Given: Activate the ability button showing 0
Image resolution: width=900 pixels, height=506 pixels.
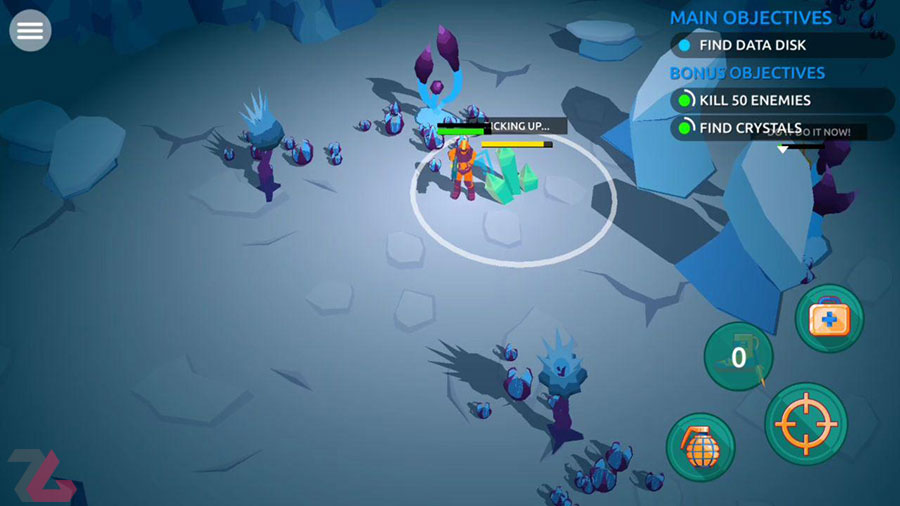Looking at the screenshot, I should tap(738, 357).
